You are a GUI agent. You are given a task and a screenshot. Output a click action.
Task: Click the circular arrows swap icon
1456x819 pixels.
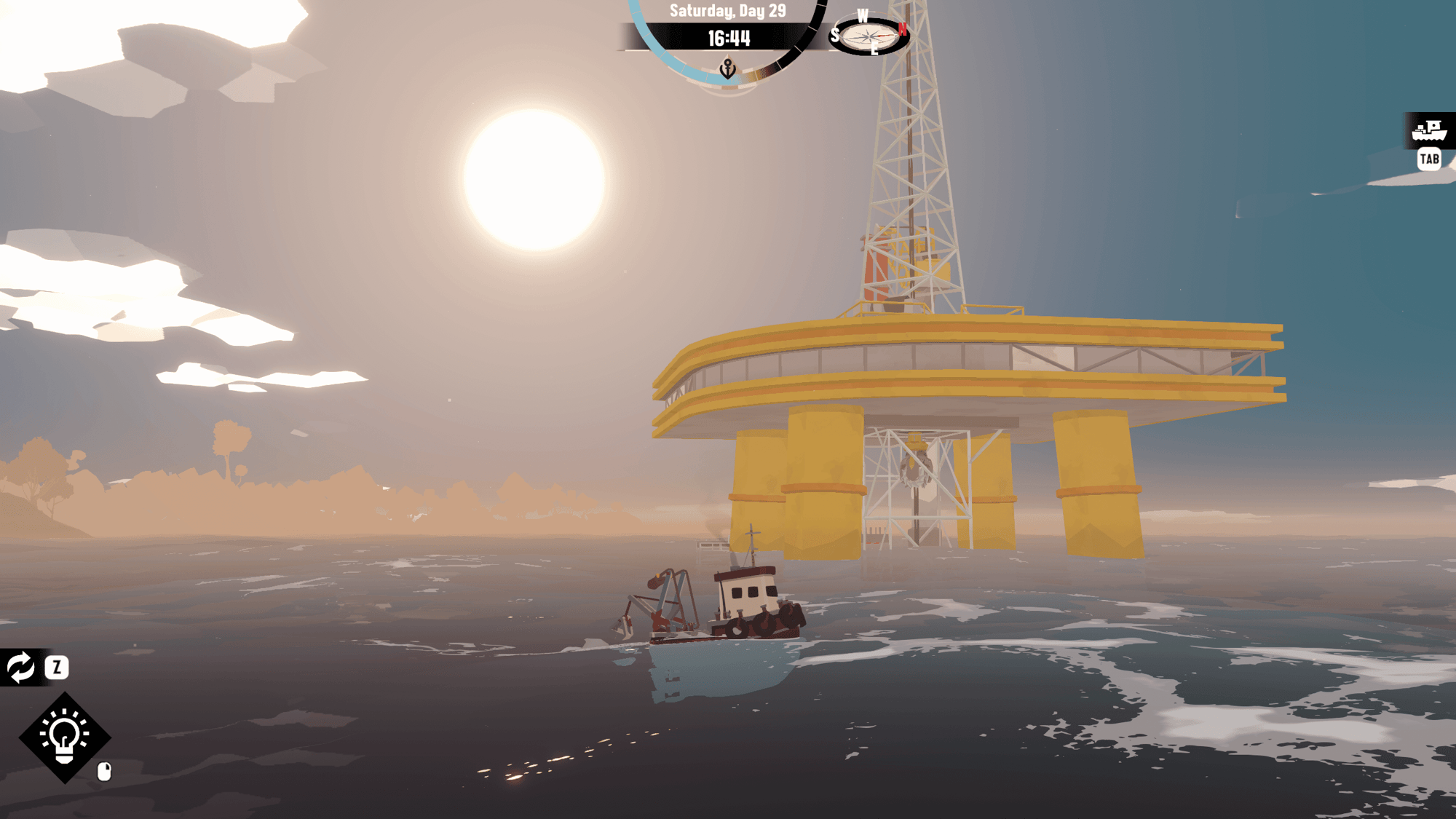20,667
